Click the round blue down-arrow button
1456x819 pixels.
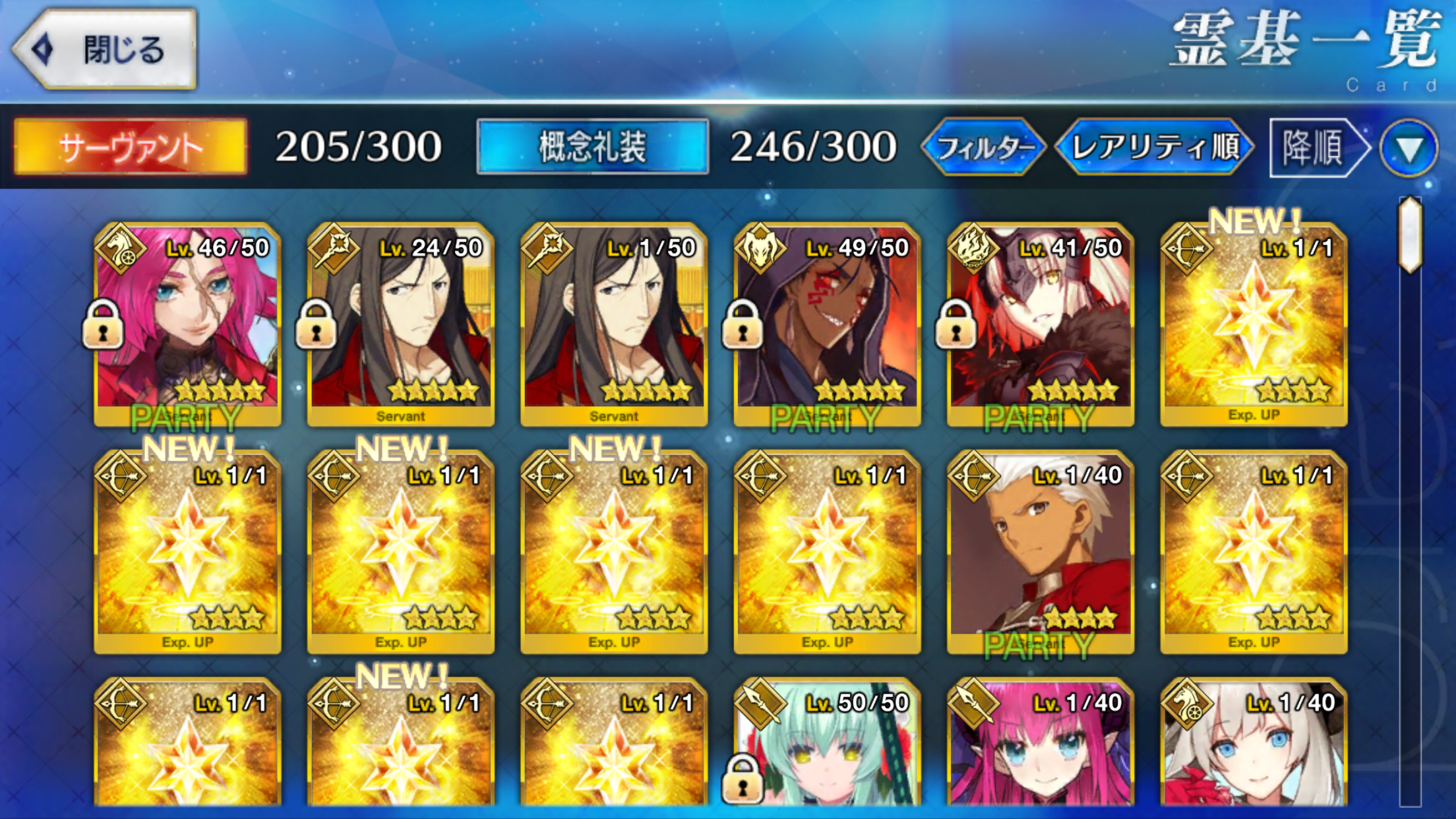pos(1409,148)
